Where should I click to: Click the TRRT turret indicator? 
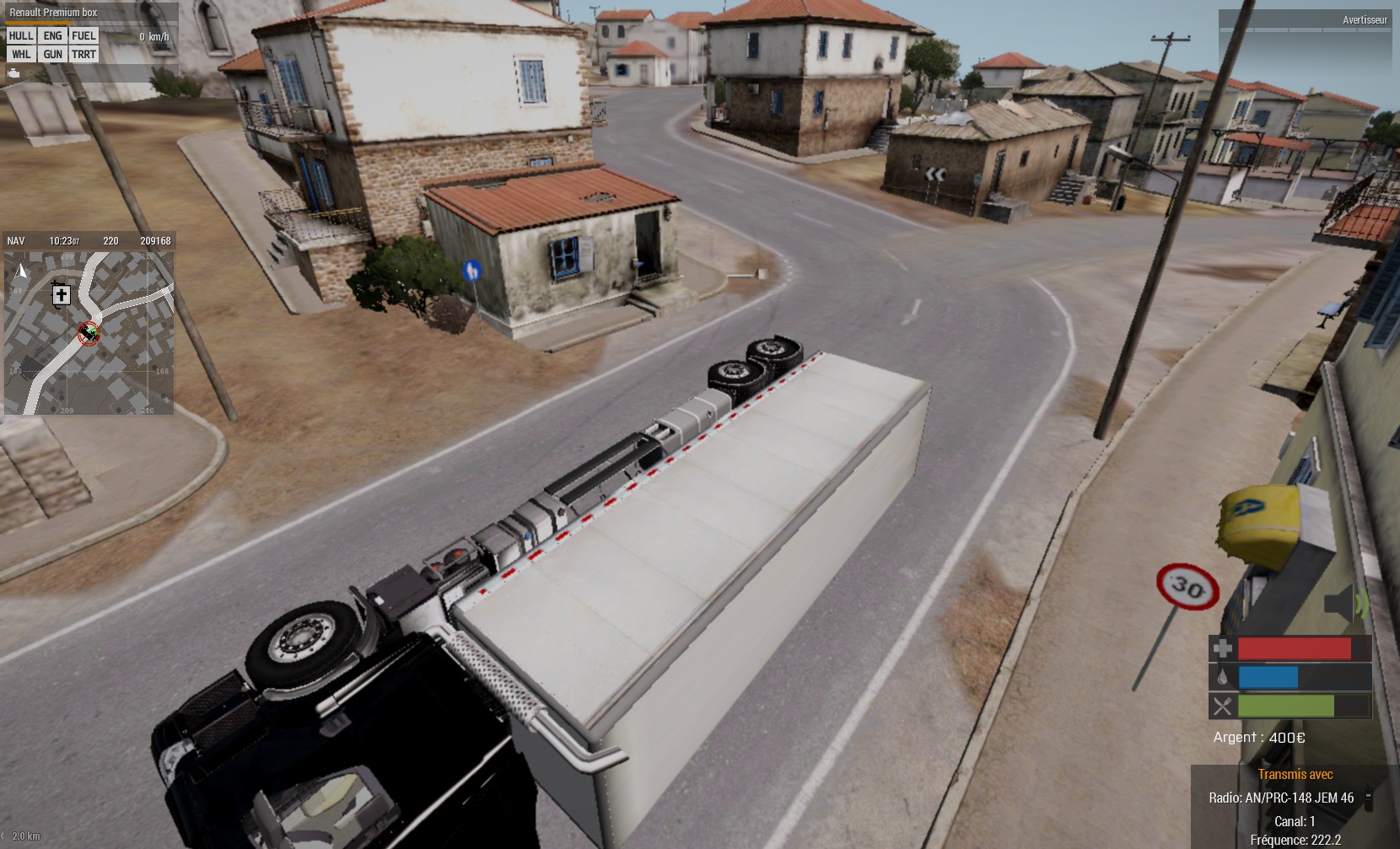tap(83, 54)
